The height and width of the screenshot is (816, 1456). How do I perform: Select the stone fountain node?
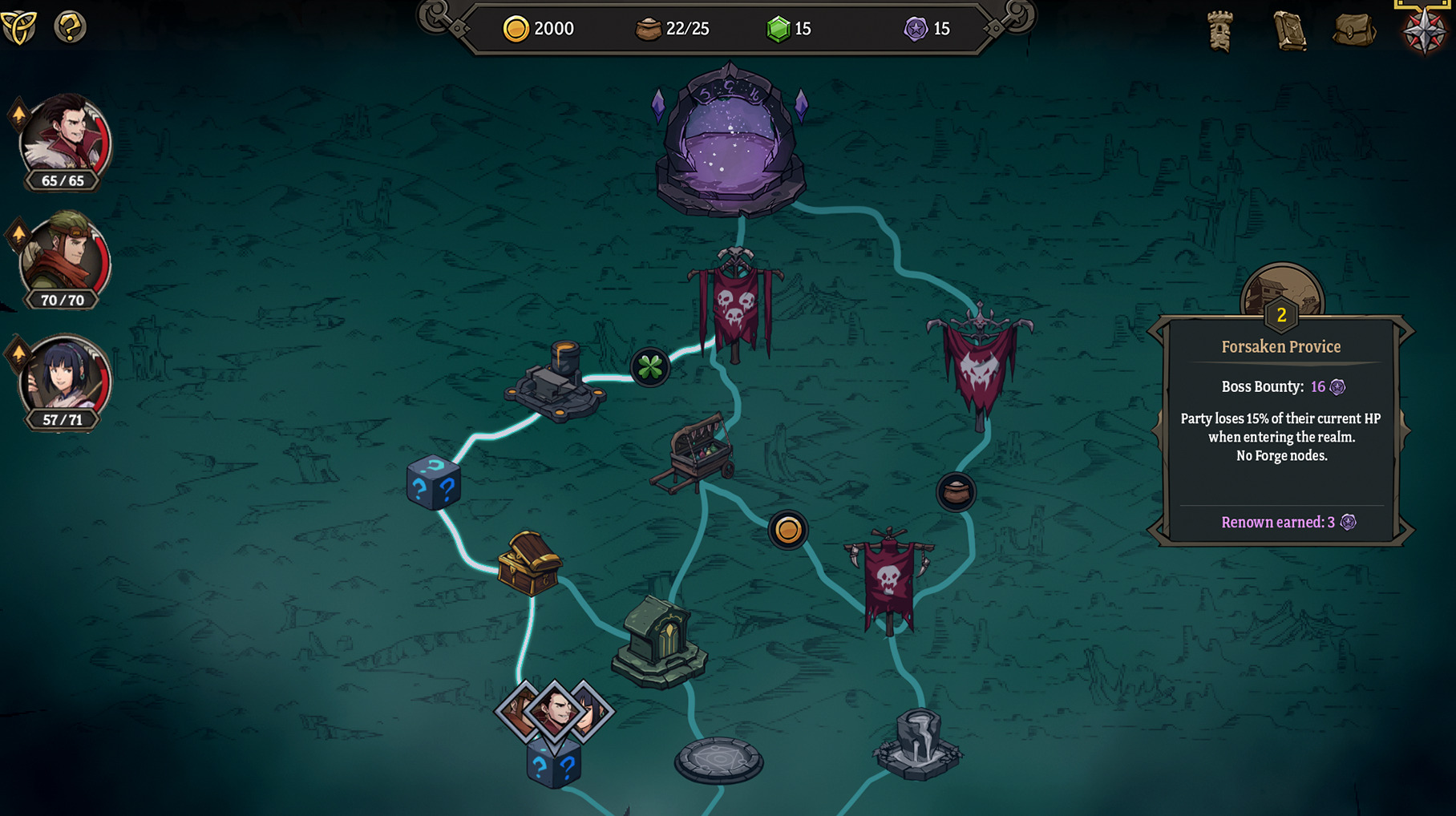(x=917, y=744)
